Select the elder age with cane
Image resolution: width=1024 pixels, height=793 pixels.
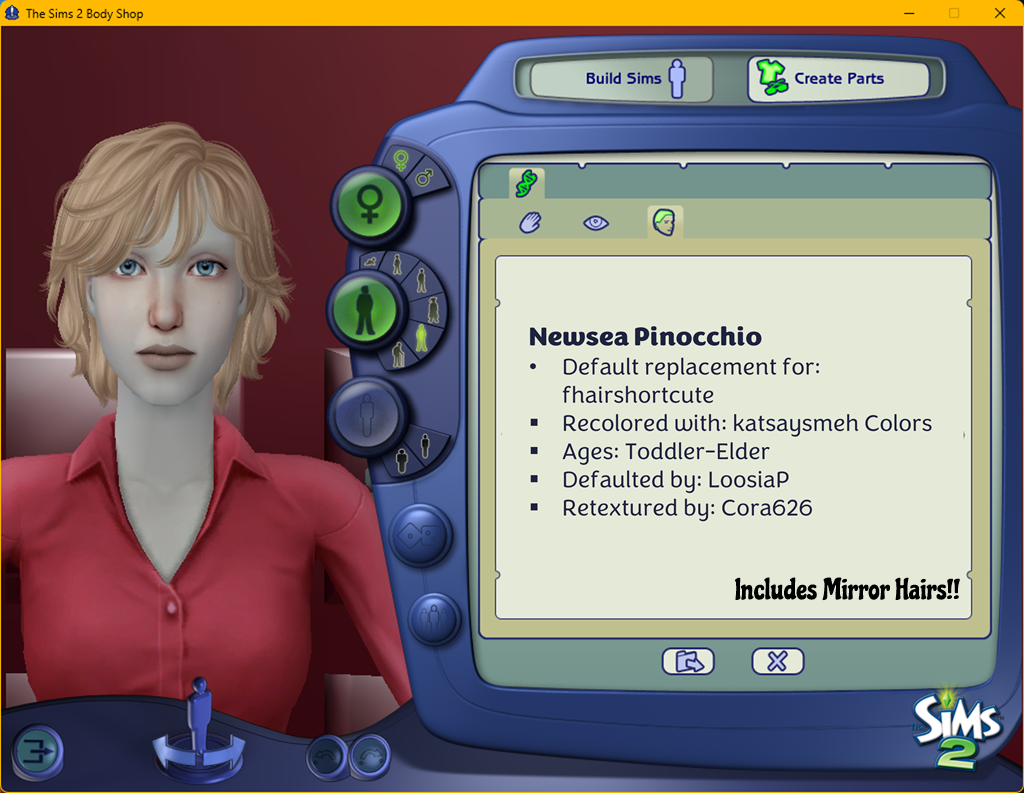tap(398, 353)
